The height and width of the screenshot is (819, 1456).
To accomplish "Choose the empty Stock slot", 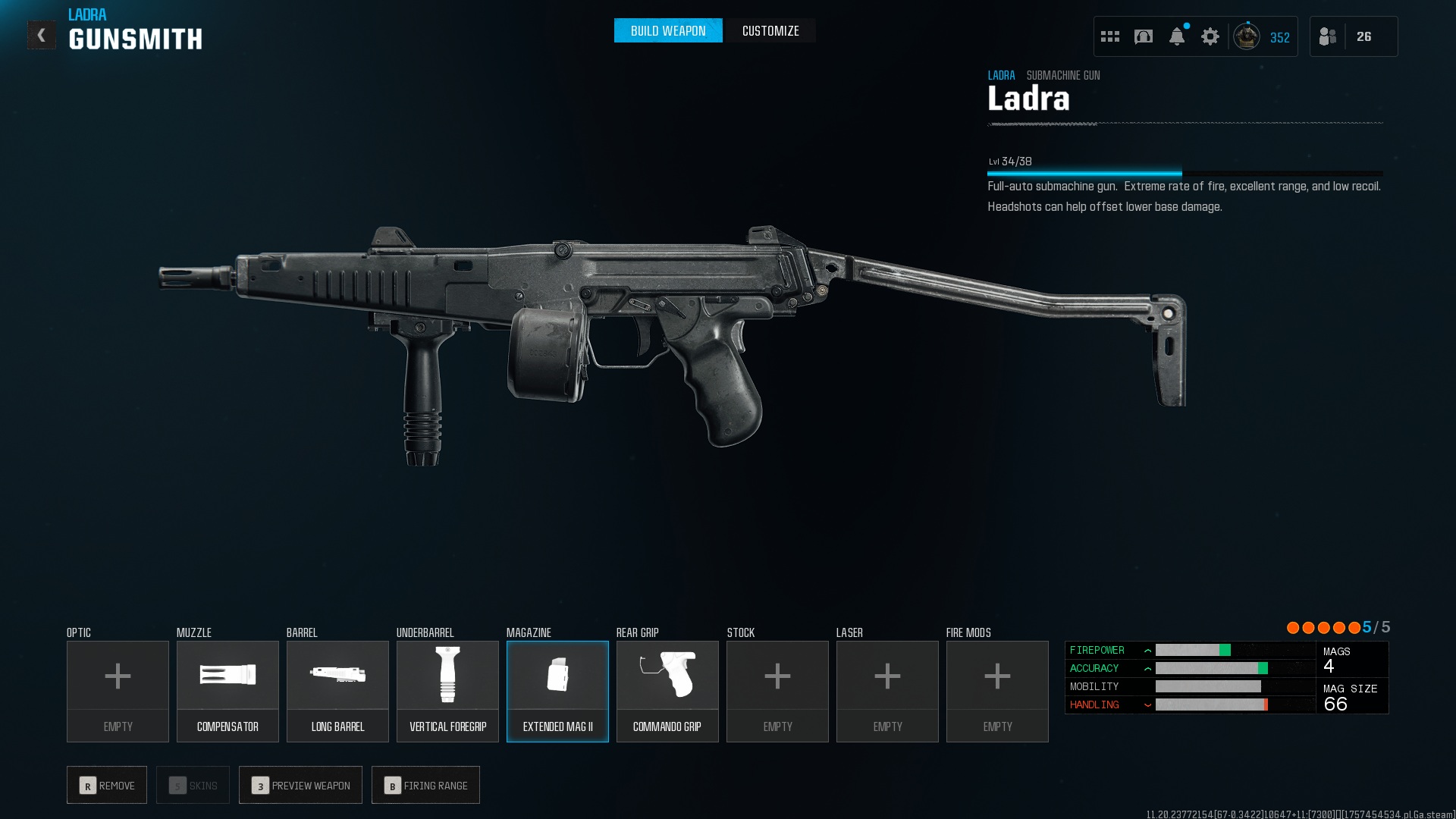I will (x=777, y=691).
